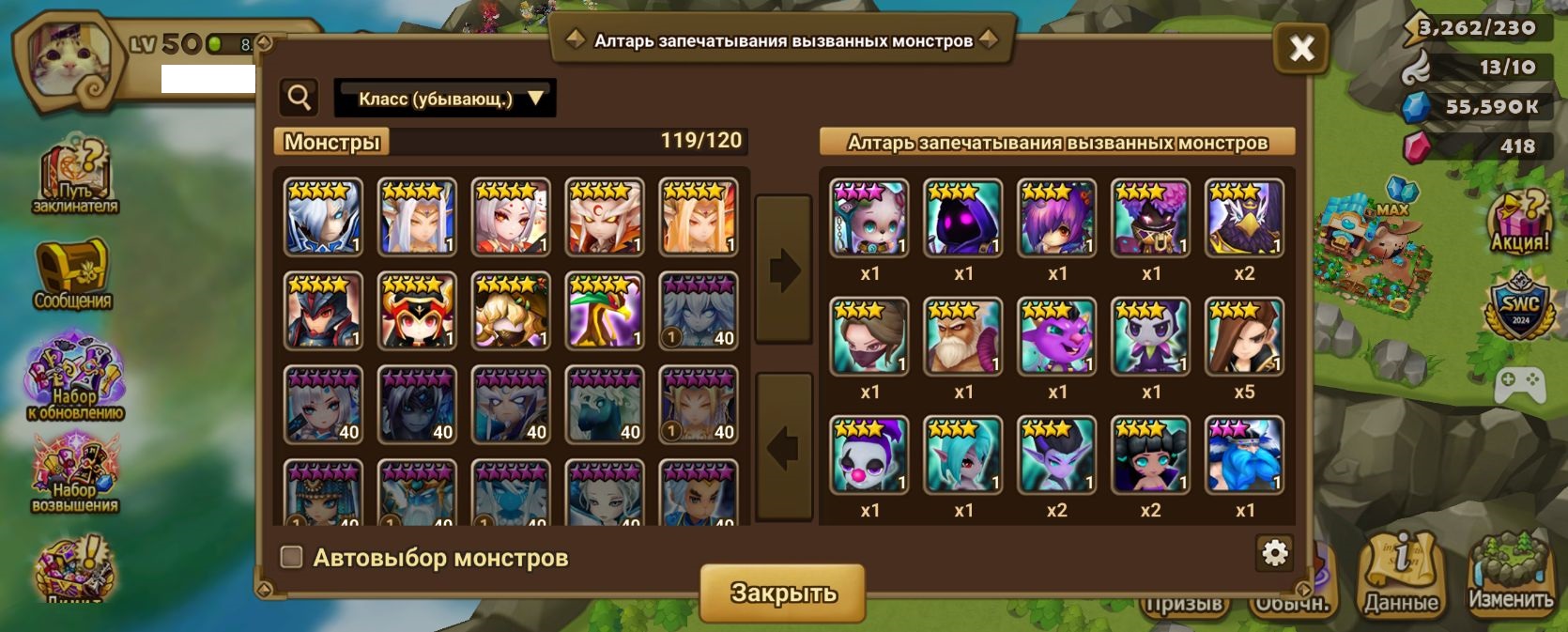Close the monster sealing altar window
This screenshot has height=632, width=1568.
click(x=1300, y=48)
